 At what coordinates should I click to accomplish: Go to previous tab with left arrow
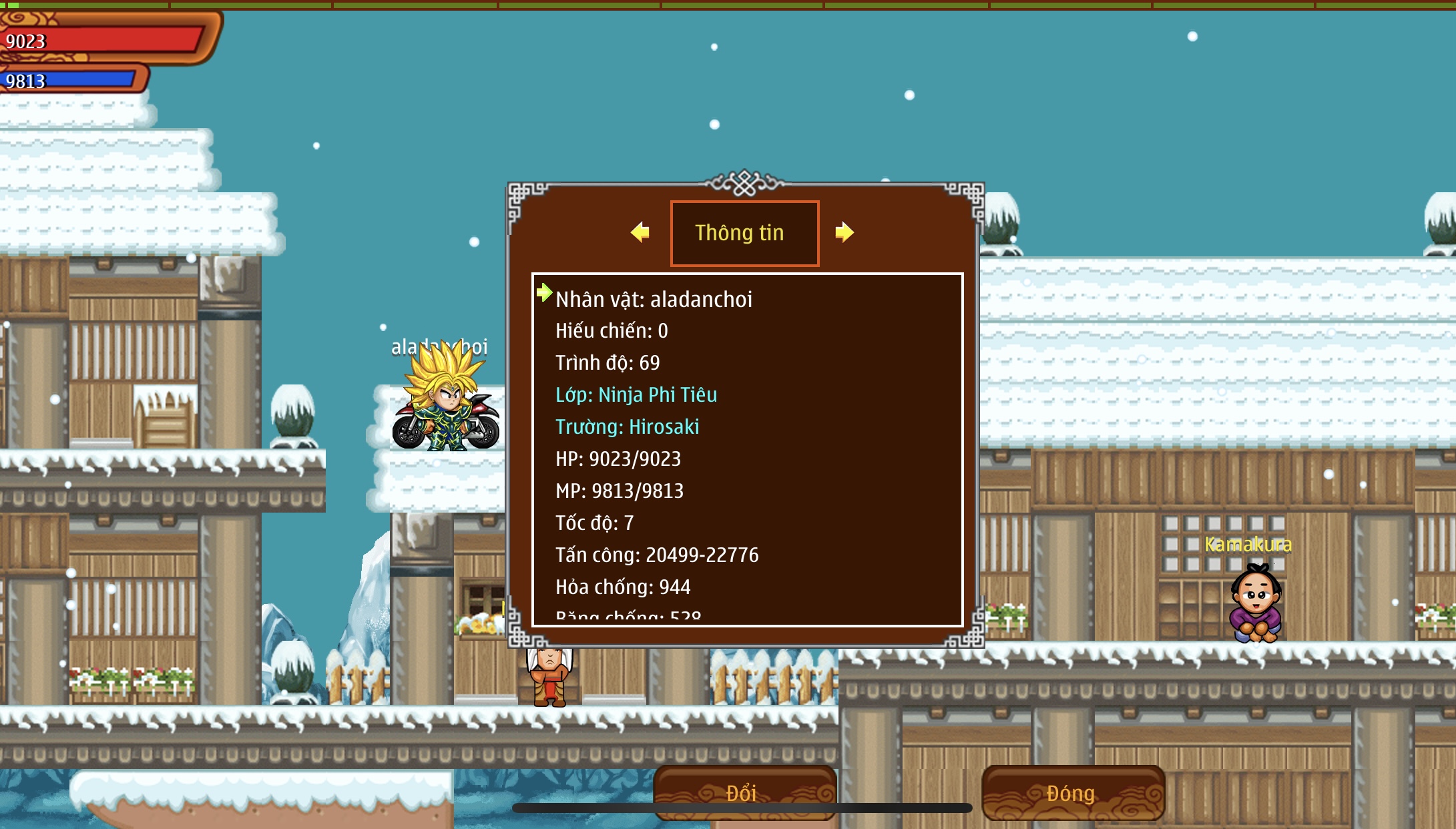click(x=640, y=232)
